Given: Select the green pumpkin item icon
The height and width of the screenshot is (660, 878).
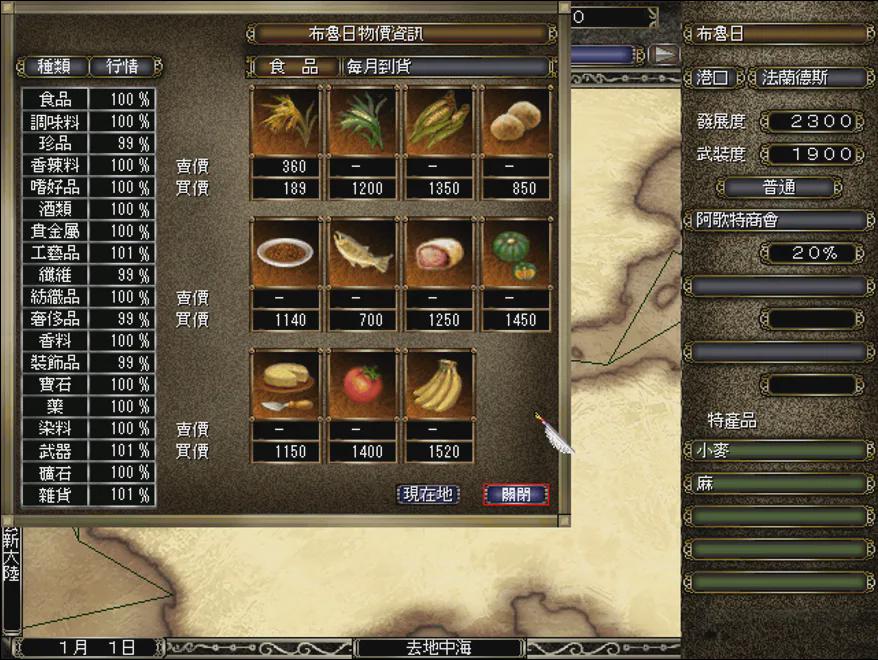Looking at the screenshot, I should click(x=516, y=253).
